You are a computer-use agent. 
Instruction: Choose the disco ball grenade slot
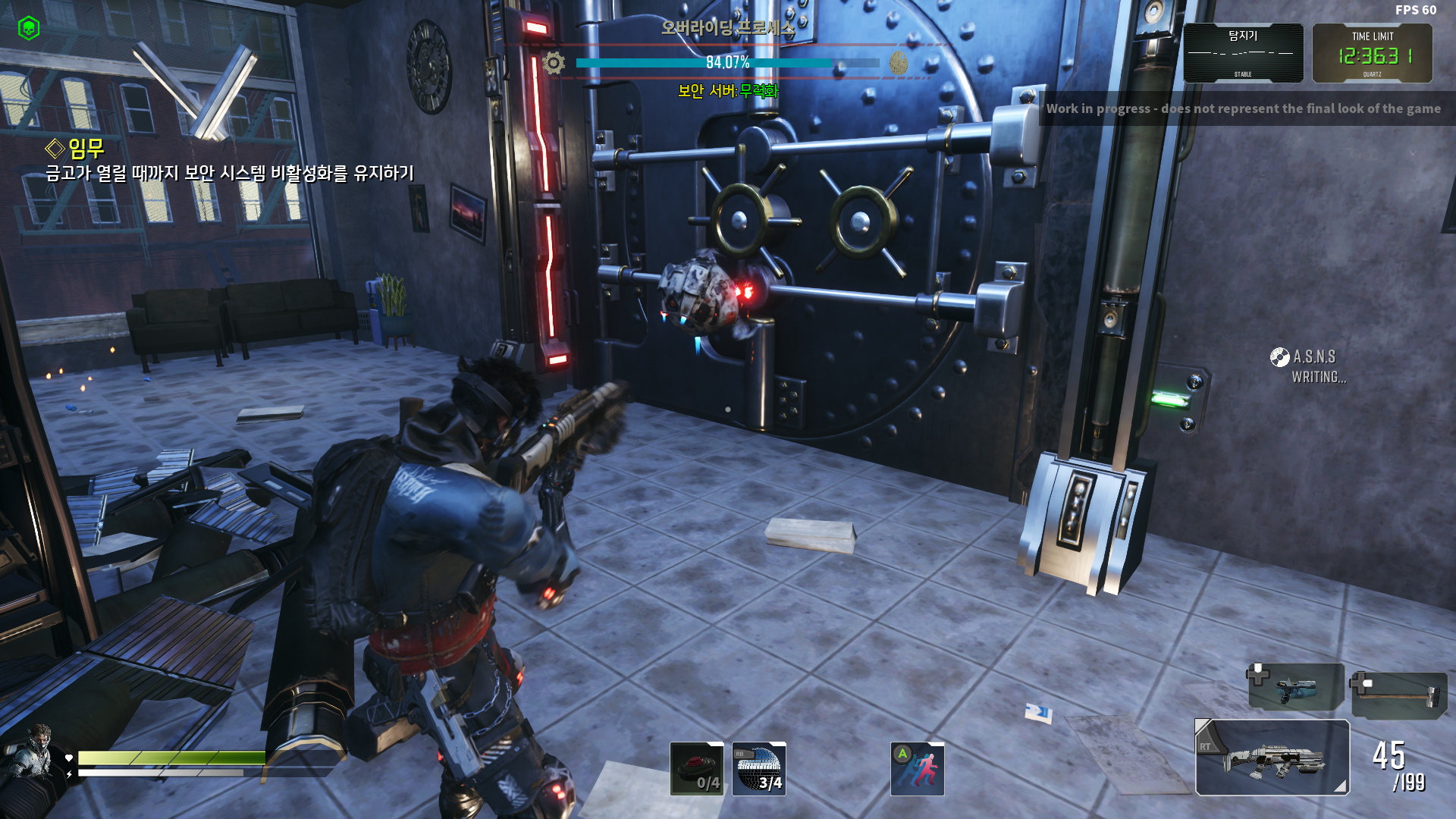tap(758, 768)
